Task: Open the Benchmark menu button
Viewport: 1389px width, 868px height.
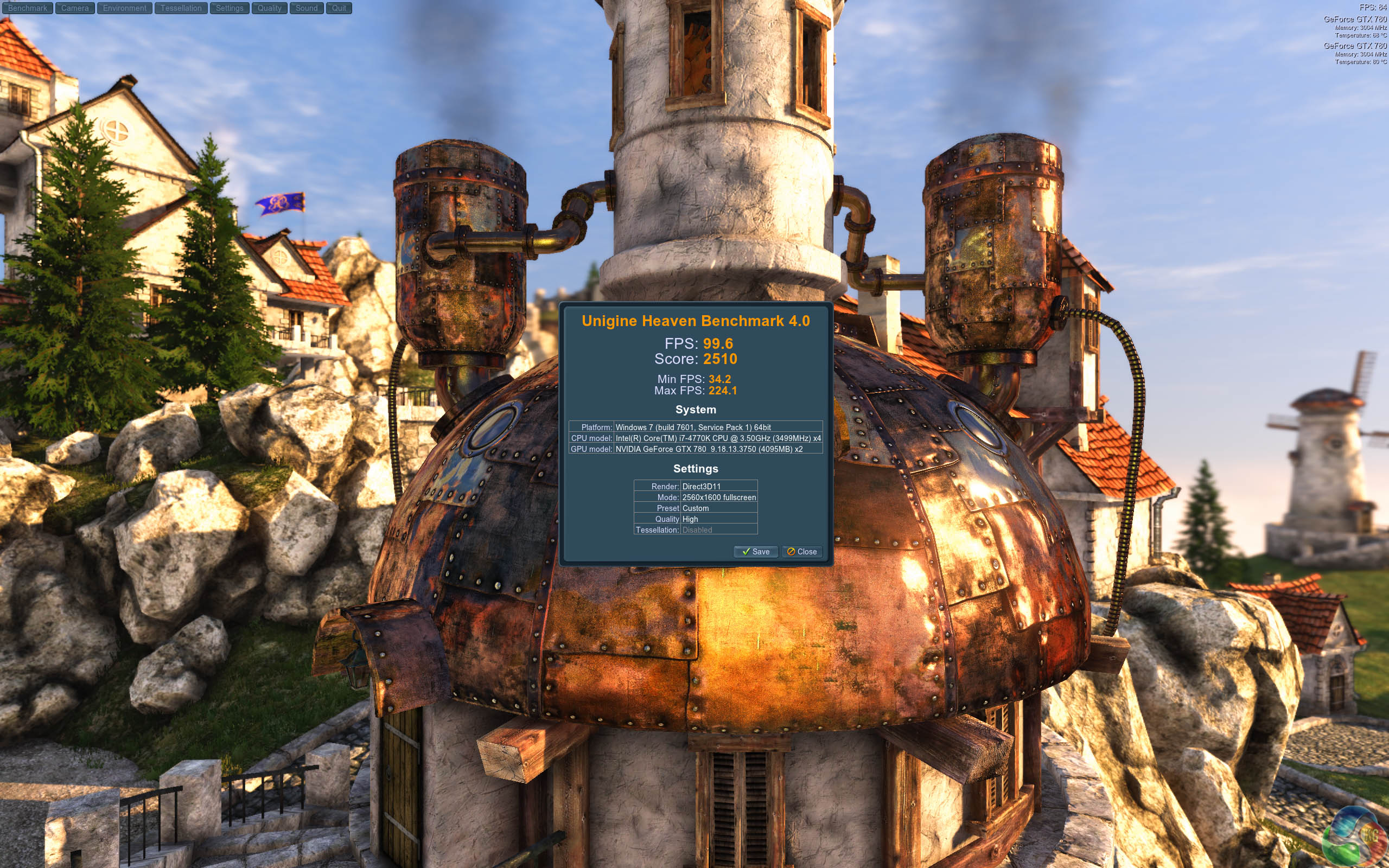Action: click(x=28, y=8)
